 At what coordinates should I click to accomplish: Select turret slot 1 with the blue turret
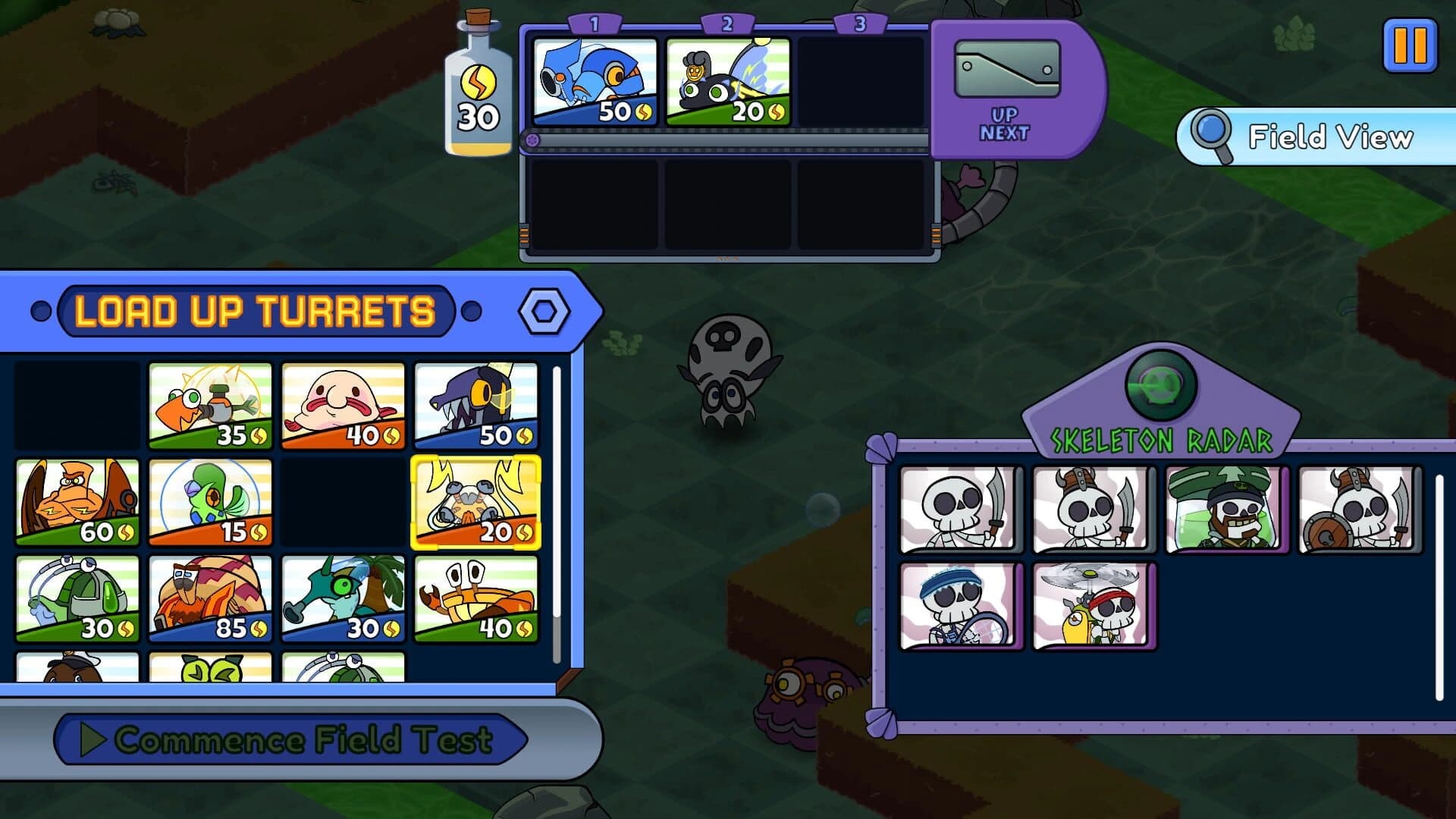(x=598, y=78)
